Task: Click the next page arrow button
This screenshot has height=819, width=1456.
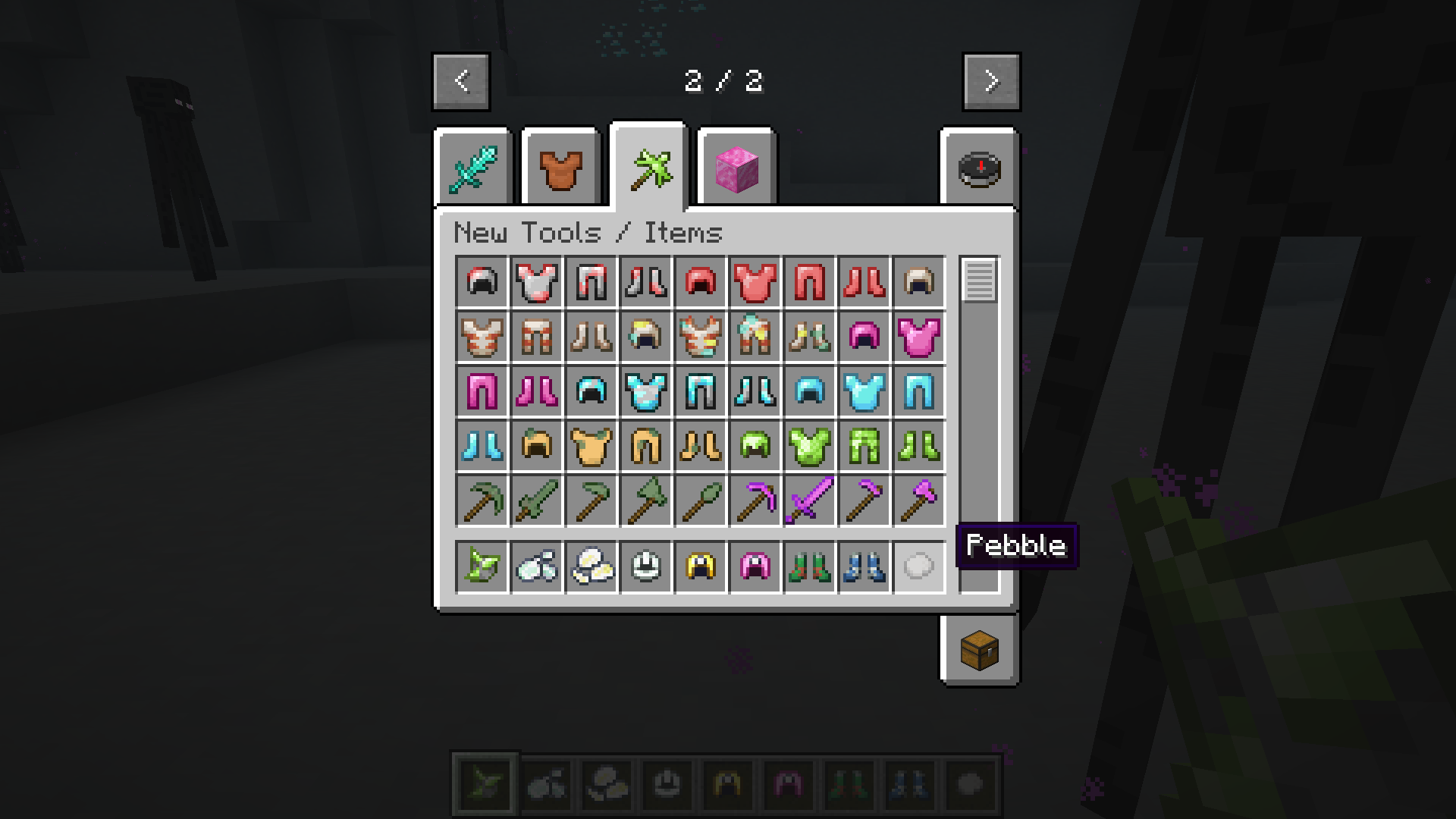Action: tap(990, 82)
